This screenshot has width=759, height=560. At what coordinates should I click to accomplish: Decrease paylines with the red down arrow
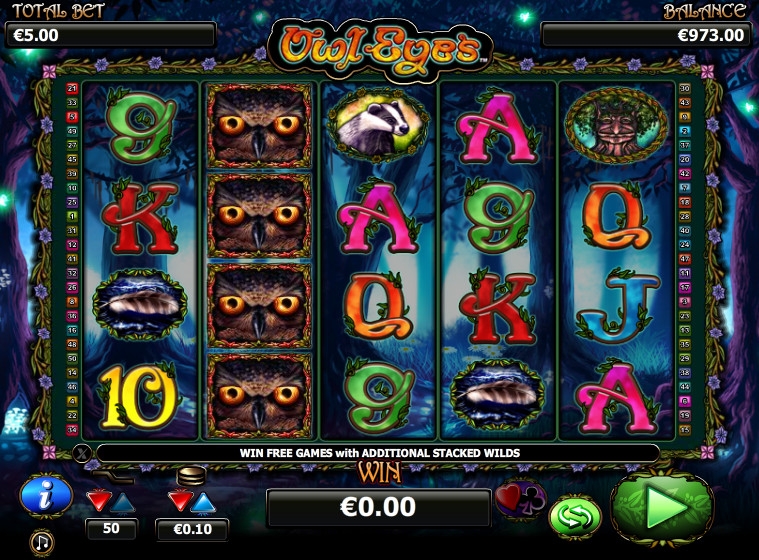pyautogui.click(x=100, y=499)
